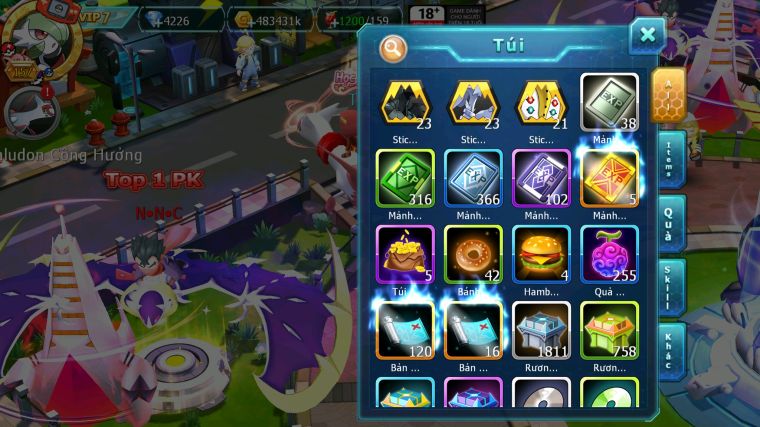The width and height of the screenshot is (760, 427).
Task: Pick the green EXP shard with 316
Action: coord(405,178)
